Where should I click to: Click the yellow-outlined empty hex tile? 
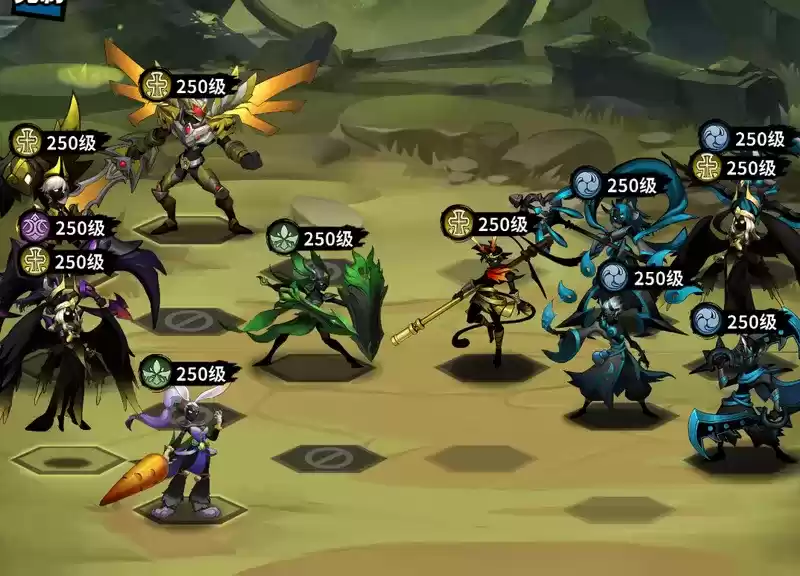[x=67, y=460]
